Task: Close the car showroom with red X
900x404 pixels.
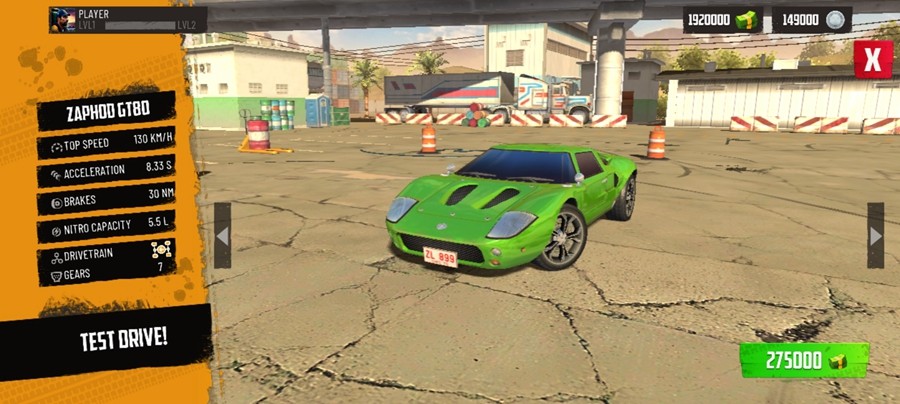Action: click(872, 59)
